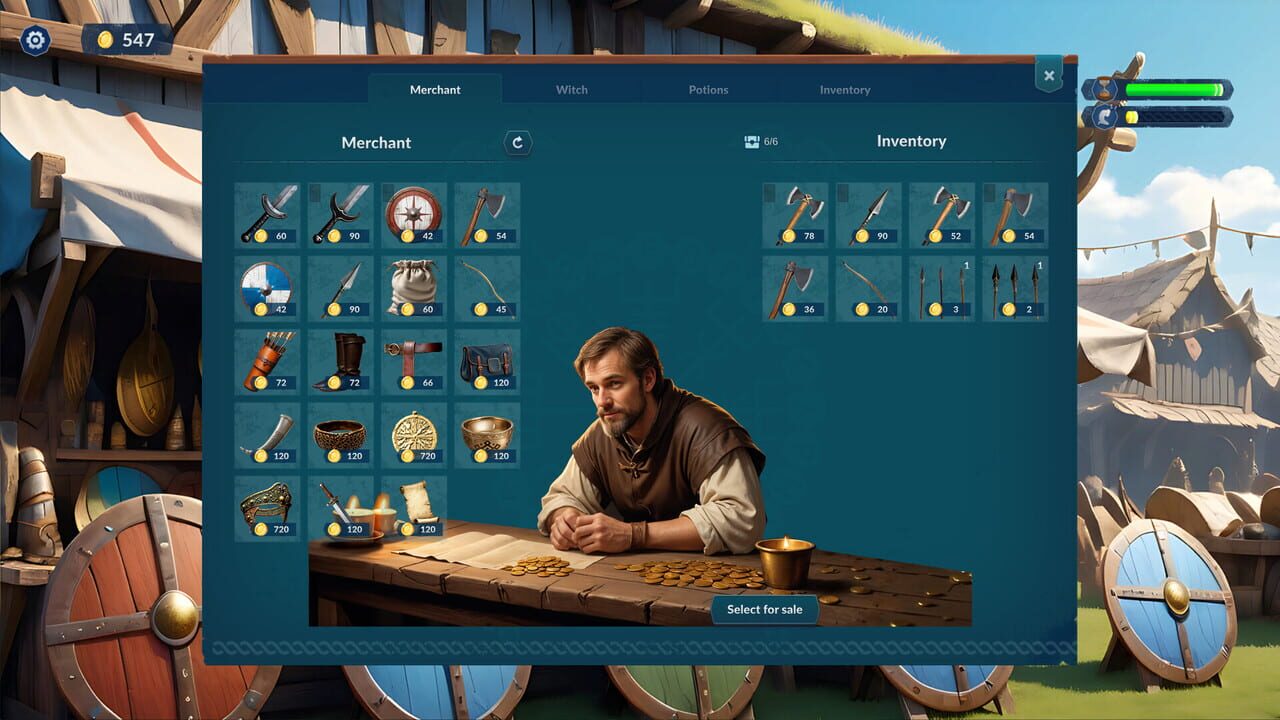Pick the leather boots priced 72

[340, 361]
